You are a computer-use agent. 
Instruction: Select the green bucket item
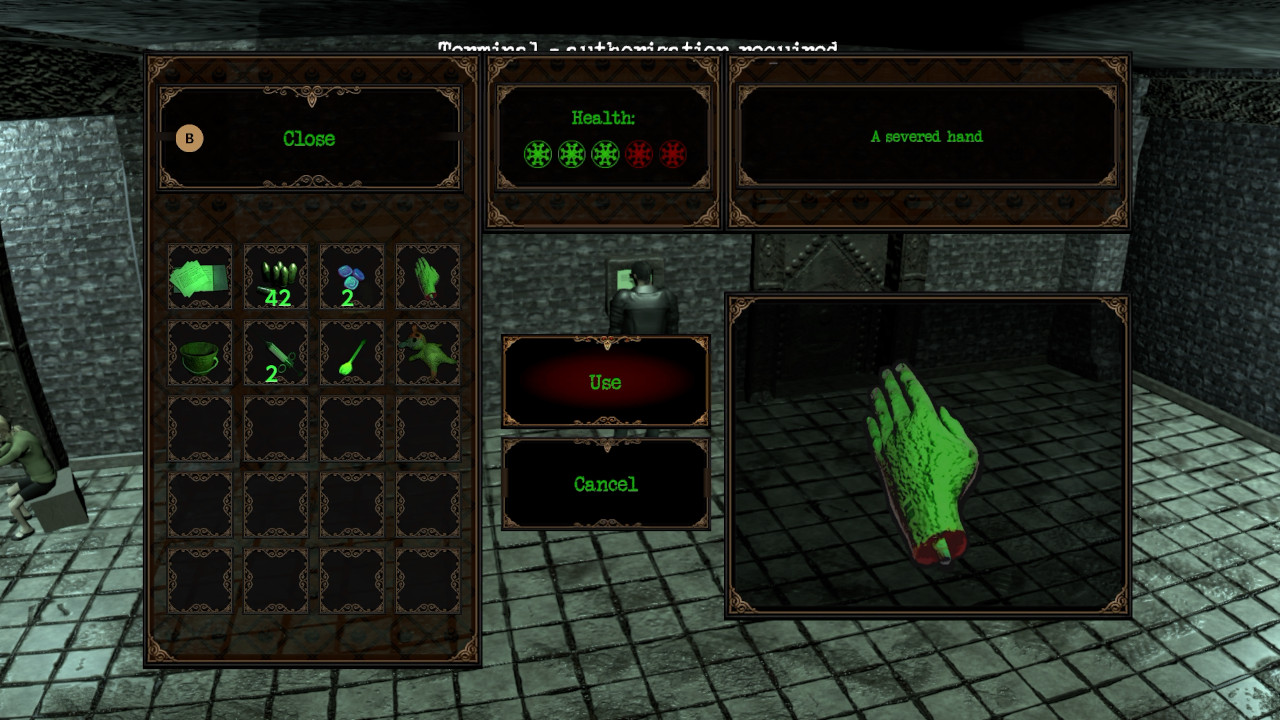[x=200, y=352]
